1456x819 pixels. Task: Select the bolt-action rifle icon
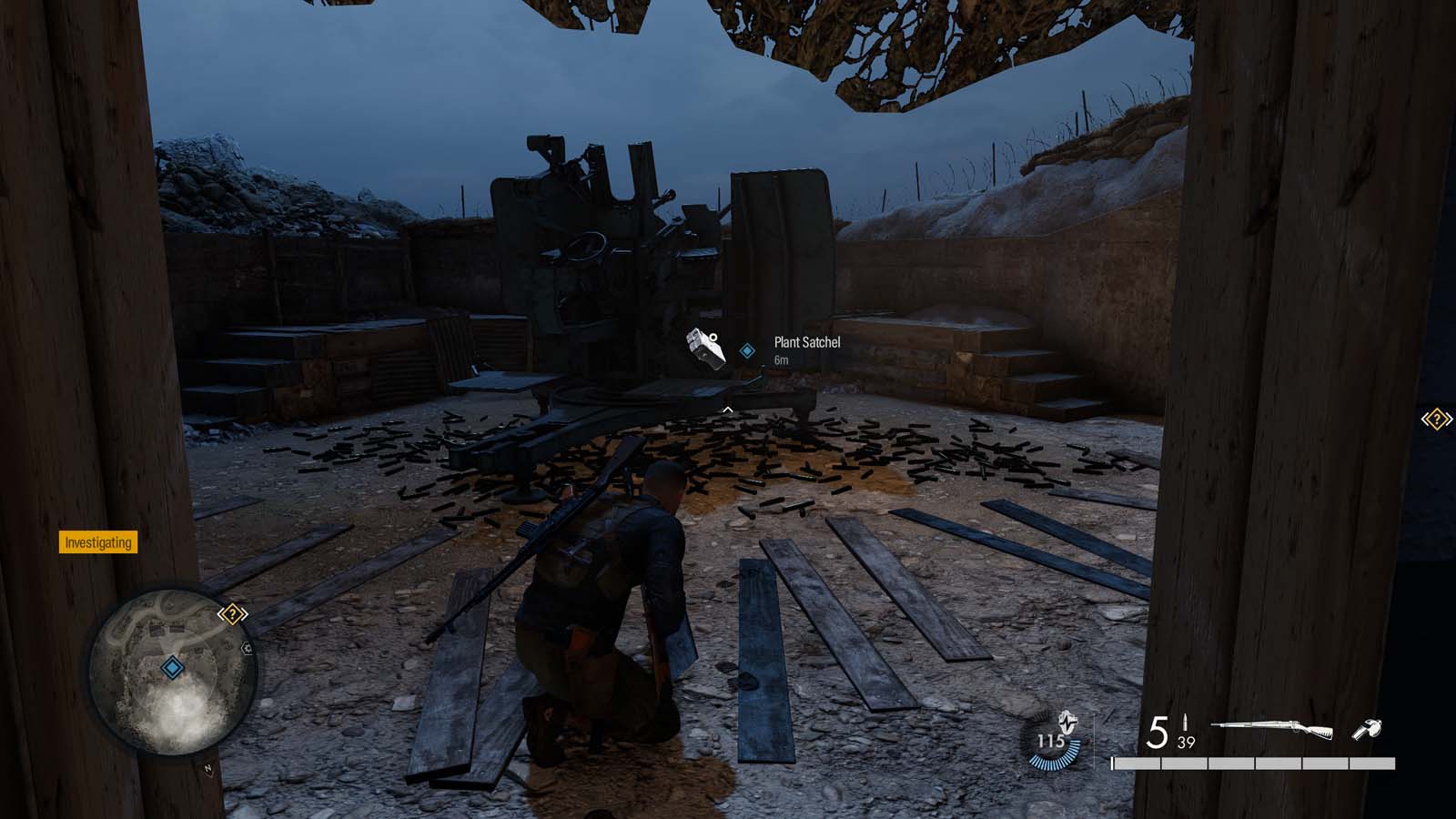pyautogui.click(x=1271, y=728)
